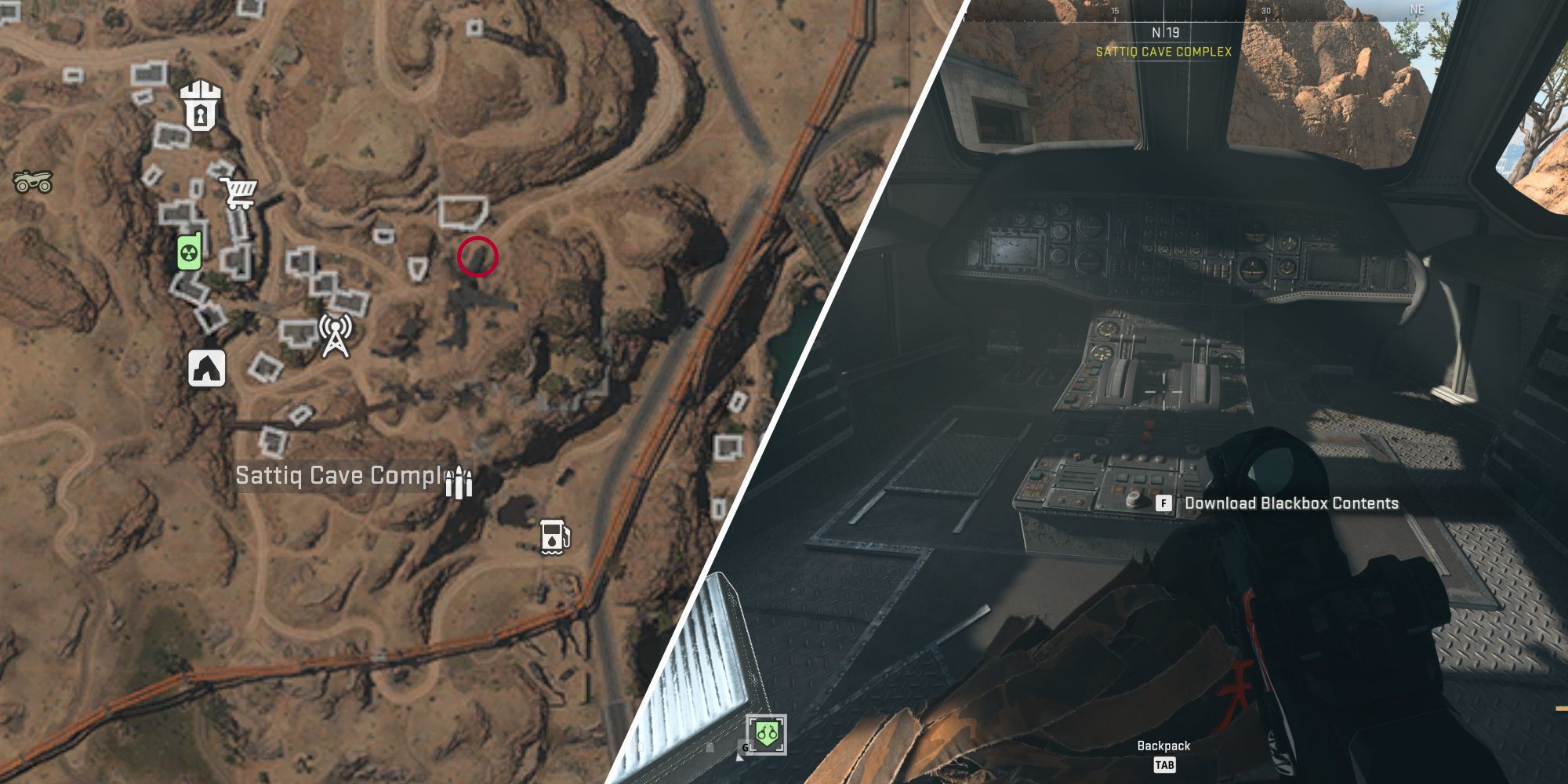Click the red circled crash site marker

coord(476,258)
